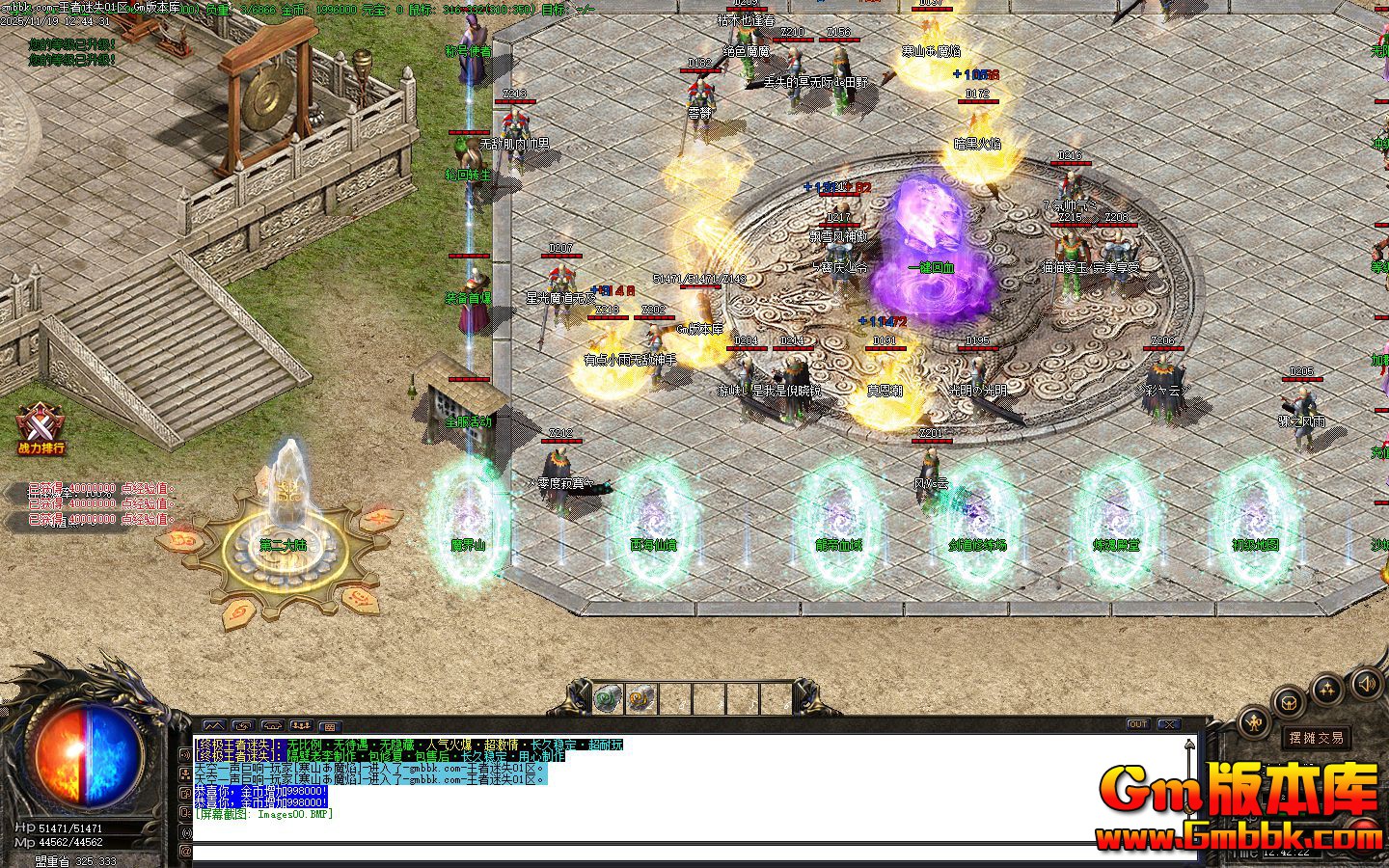Select the first green skill in the hotbar
This screenshot has width=1389, height=868.
point(606,696)
